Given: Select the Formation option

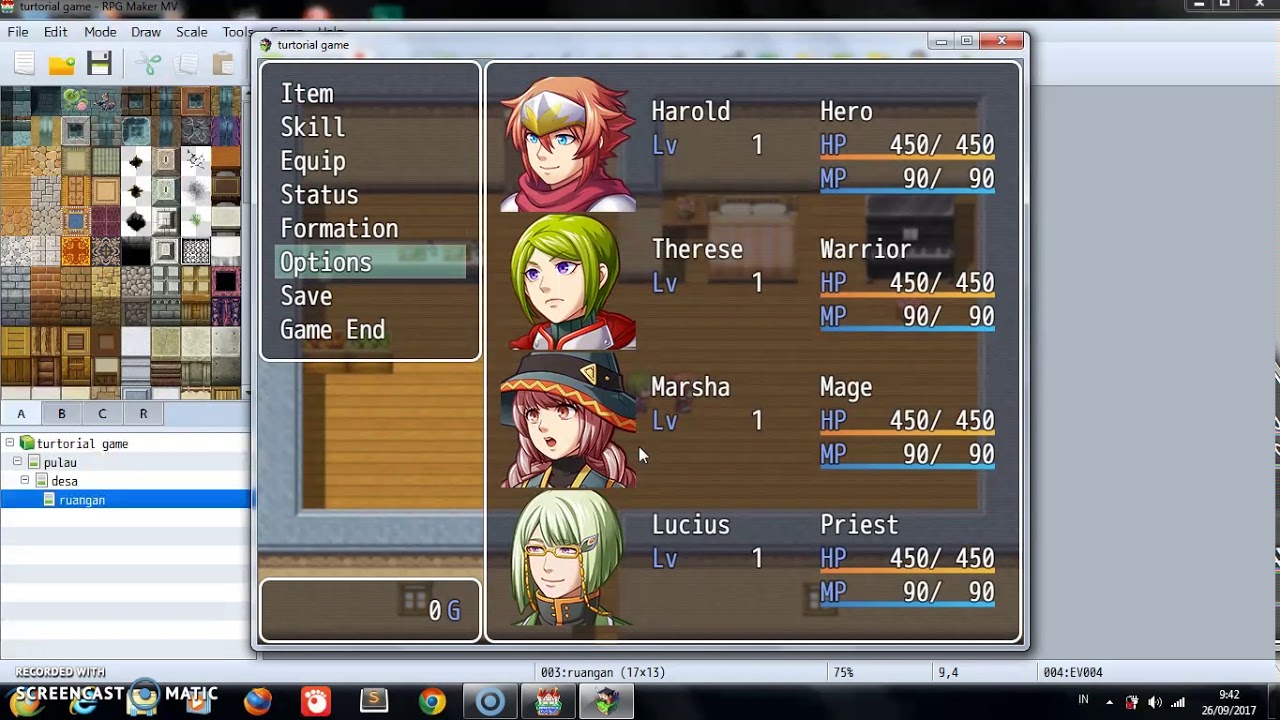Looking at the screenshot, I should (x=339, y=229).
